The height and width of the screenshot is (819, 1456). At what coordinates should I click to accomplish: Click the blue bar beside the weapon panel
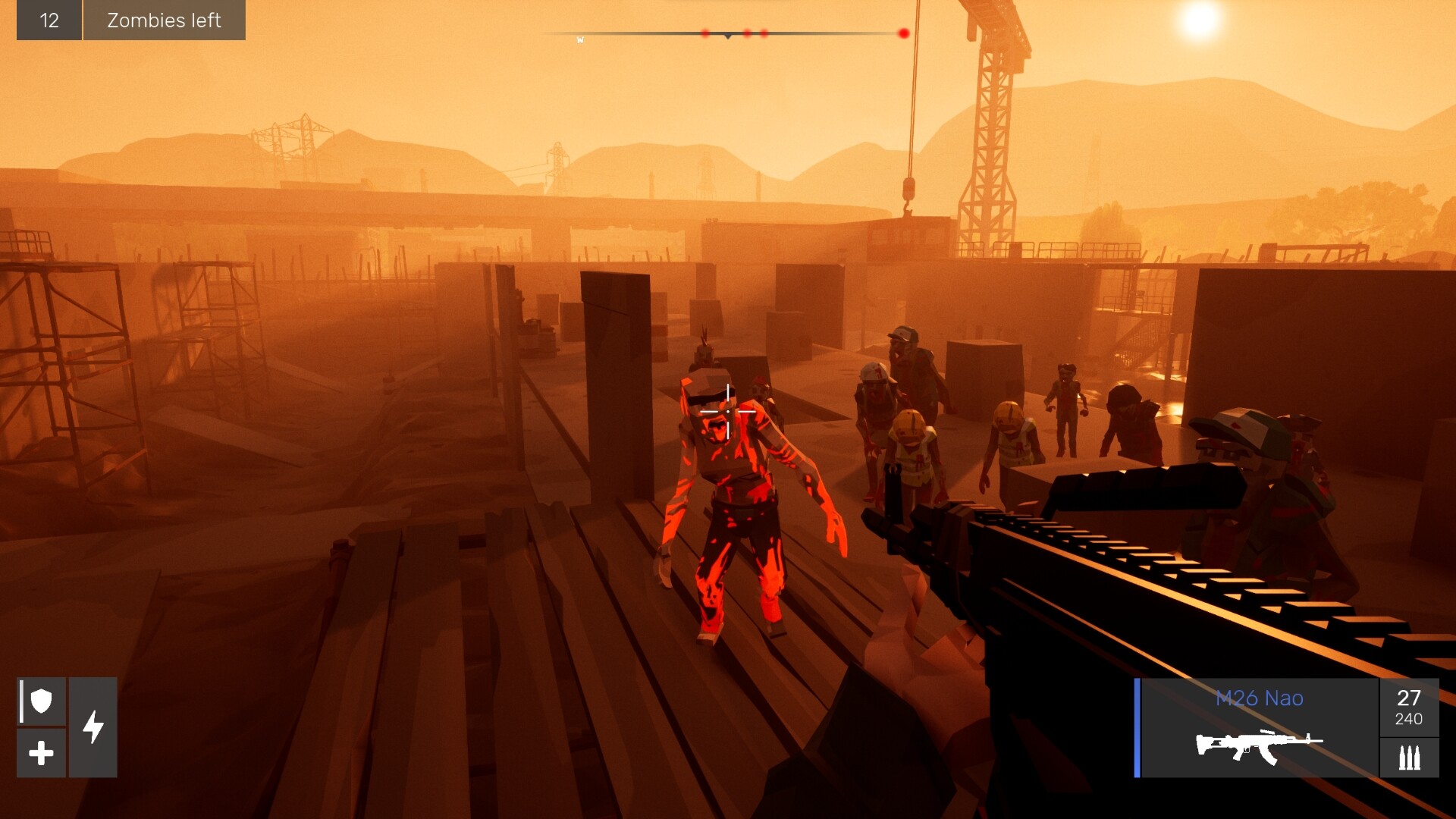[1136, 728]
